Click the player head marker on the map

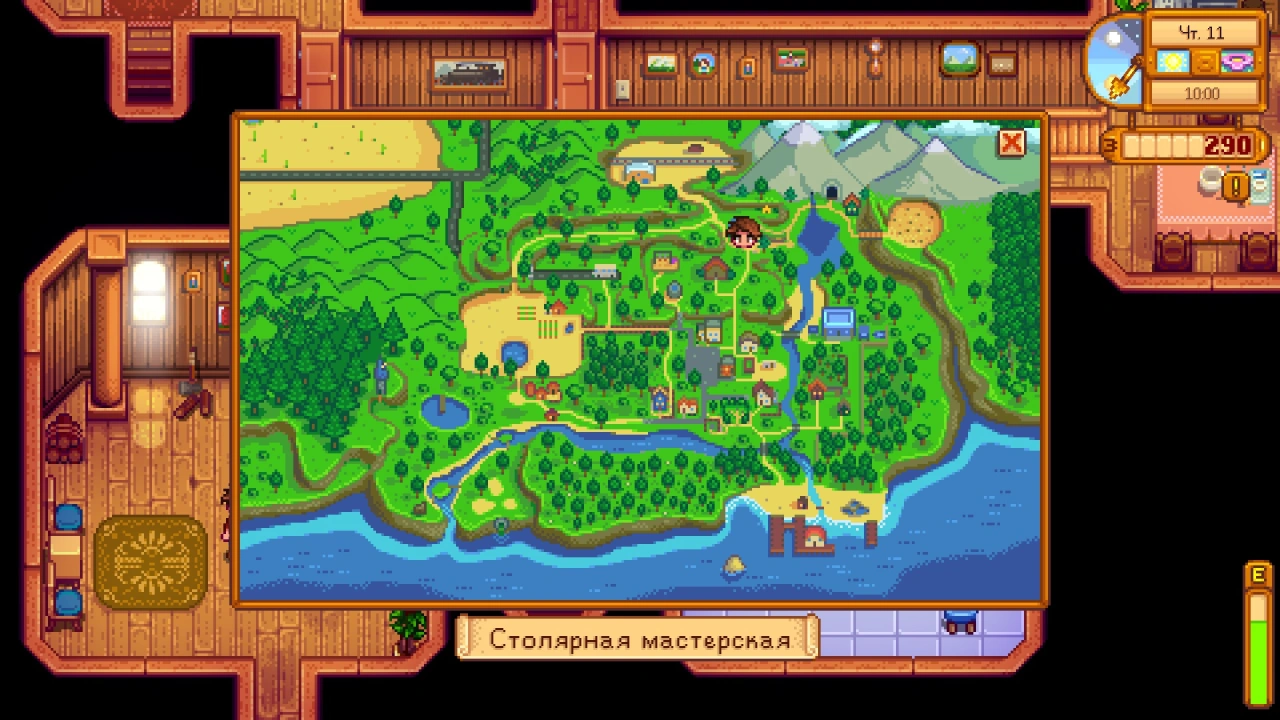pyautogui.click(x=743, y=228)
